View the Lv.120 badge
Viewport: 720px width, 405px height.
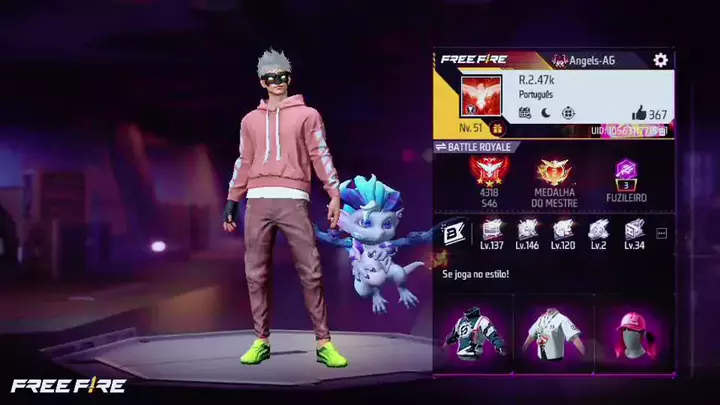pos(563,232)
